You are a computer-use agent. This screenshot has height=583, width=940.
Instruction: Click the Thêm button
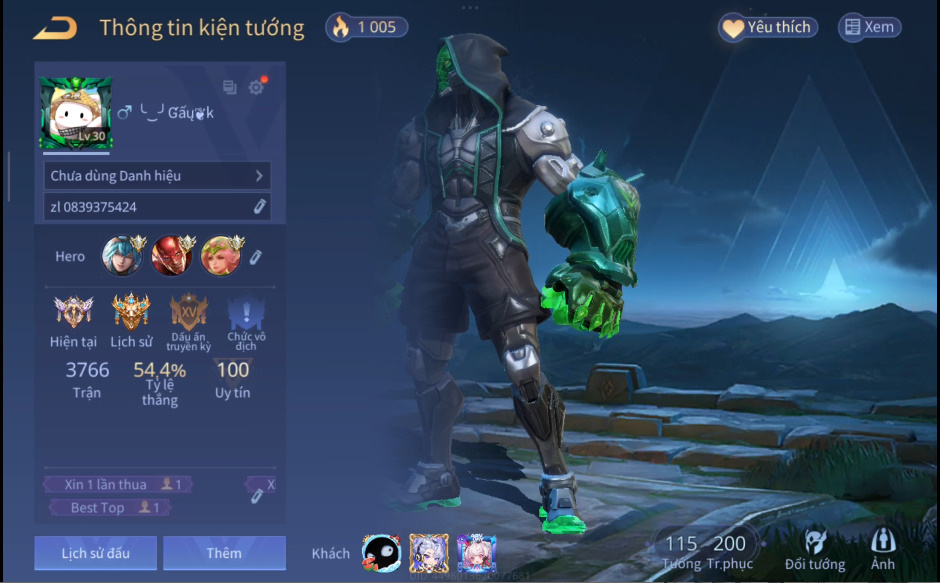(224, 553)
